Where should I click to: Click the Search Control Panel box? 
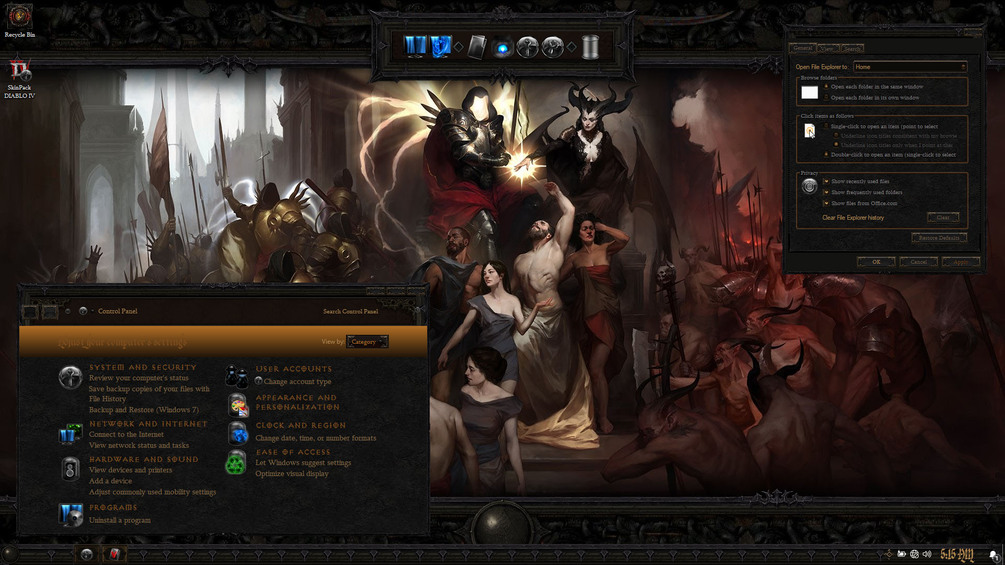click(x=350, y=311)
